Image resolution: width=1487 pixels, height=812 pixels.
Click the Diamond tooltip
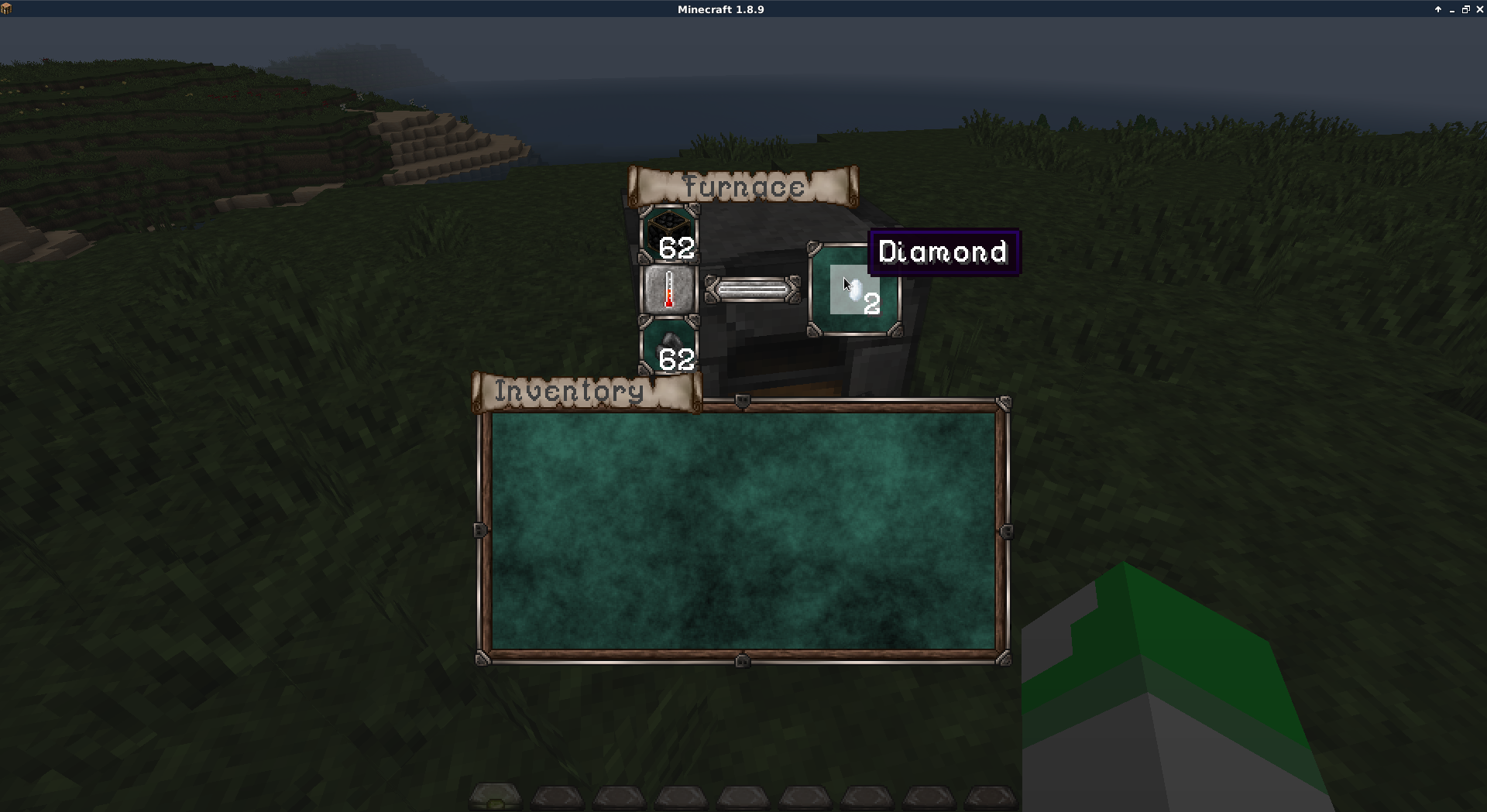point(943,252)
